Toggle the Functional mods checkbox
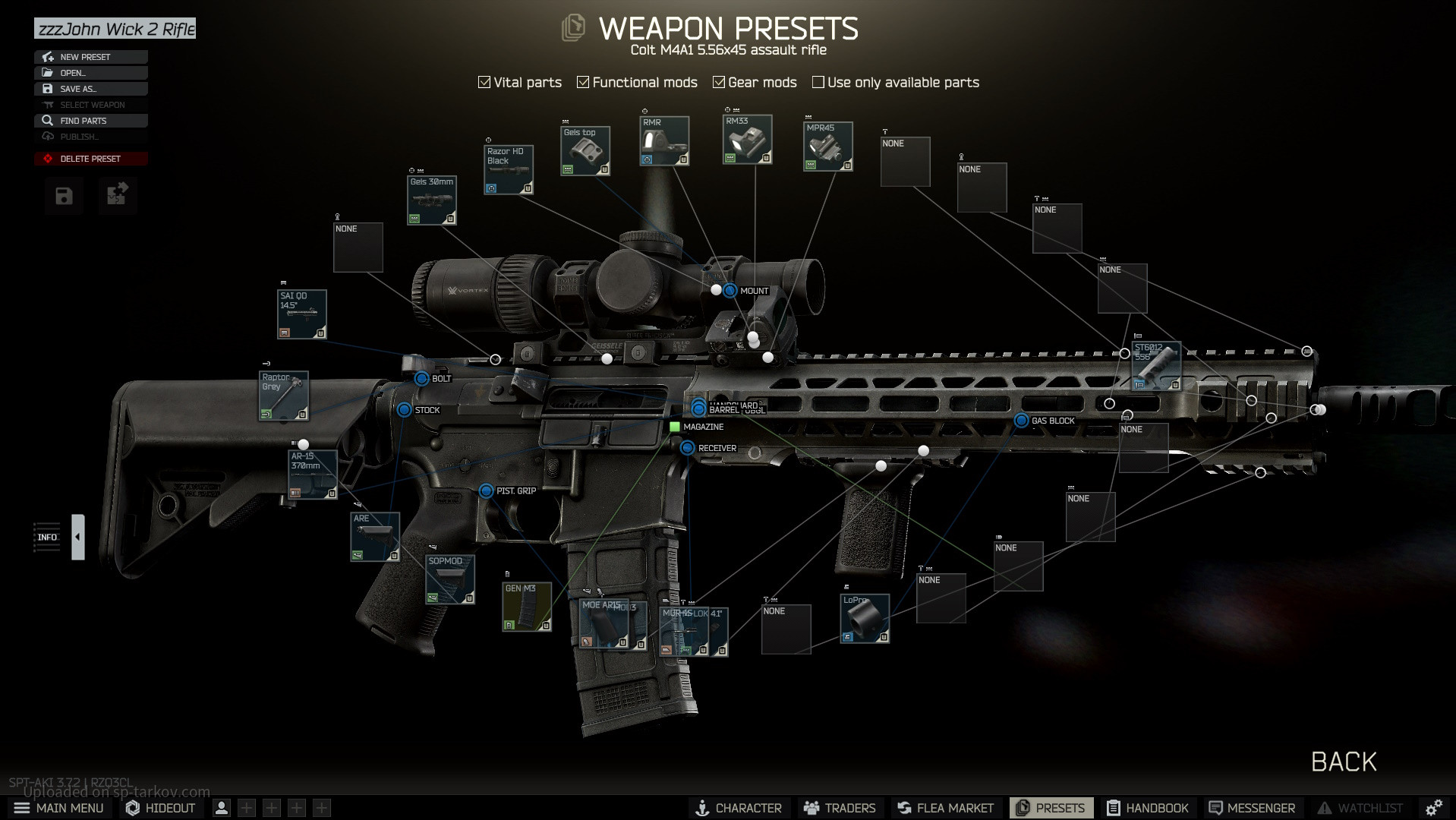This screenshot has height=820, width=1456. pyautogui.click(x=583, y=82)
